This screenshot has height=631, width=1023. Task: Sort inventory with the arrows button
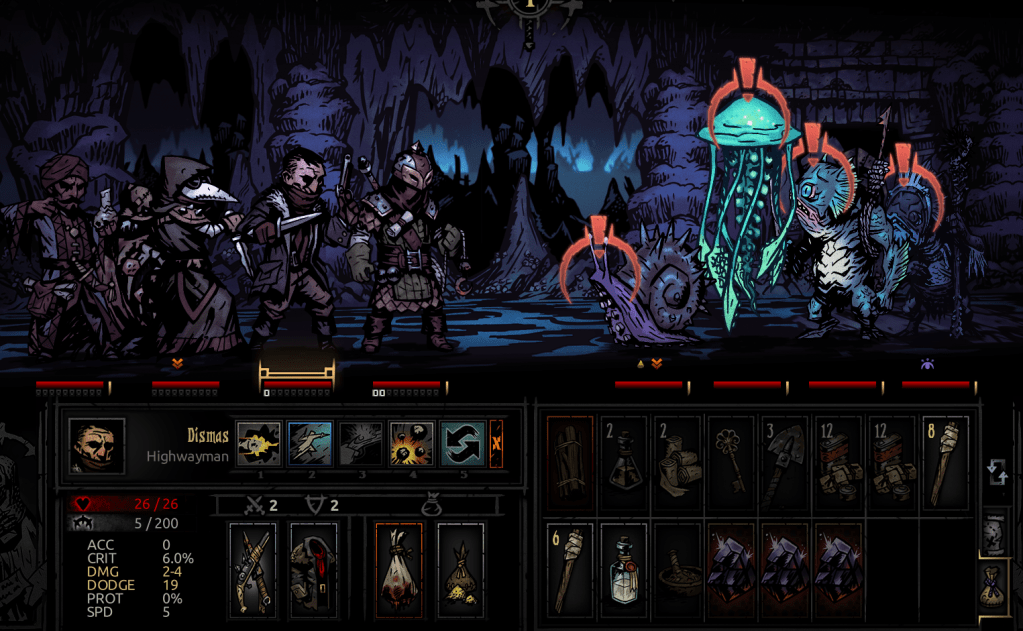click(x=996, y=471)
